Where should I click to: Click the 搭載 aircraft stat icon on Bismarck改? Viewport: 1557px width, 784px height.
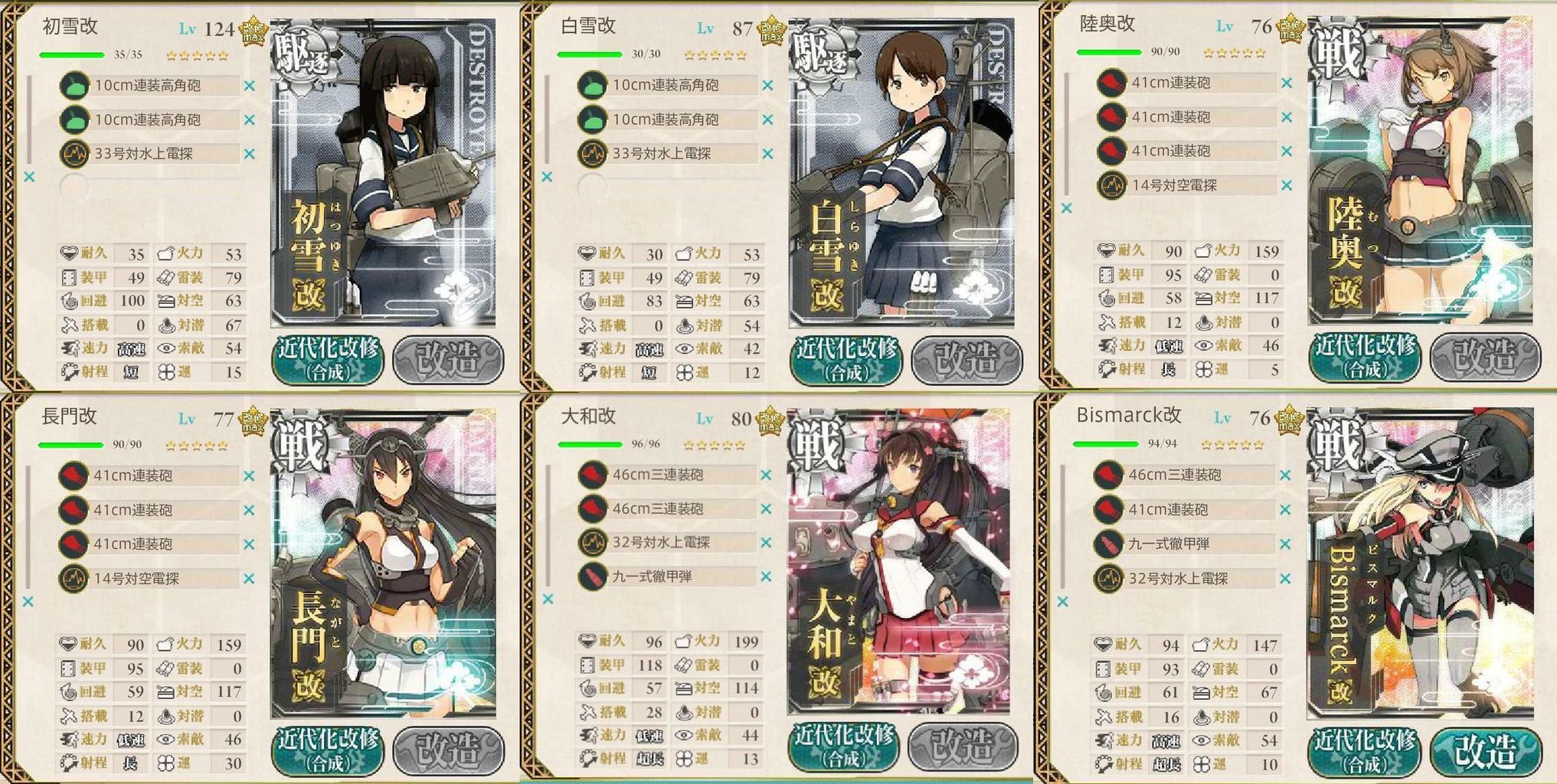pos(1105,717)
